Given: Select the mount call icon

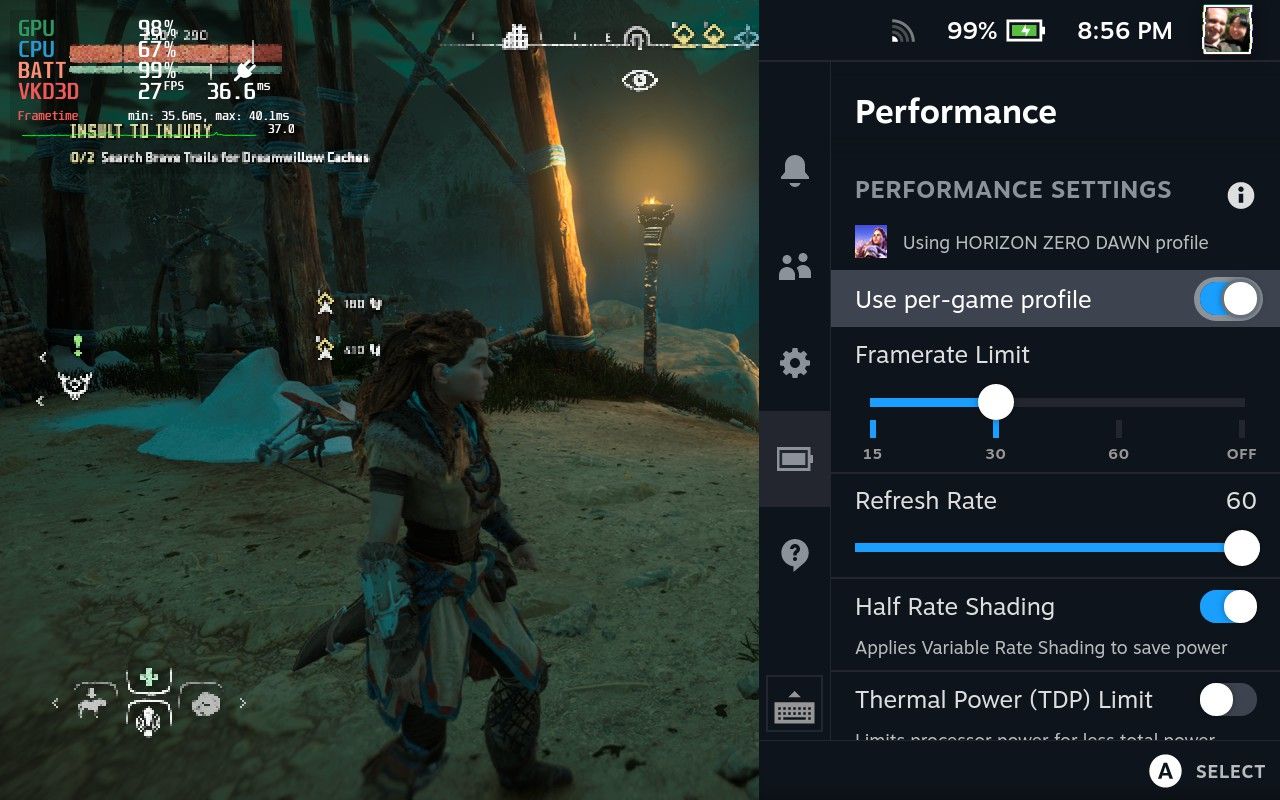Looking at the screenshot, I should pyautogui.click(x=92, y=703).
